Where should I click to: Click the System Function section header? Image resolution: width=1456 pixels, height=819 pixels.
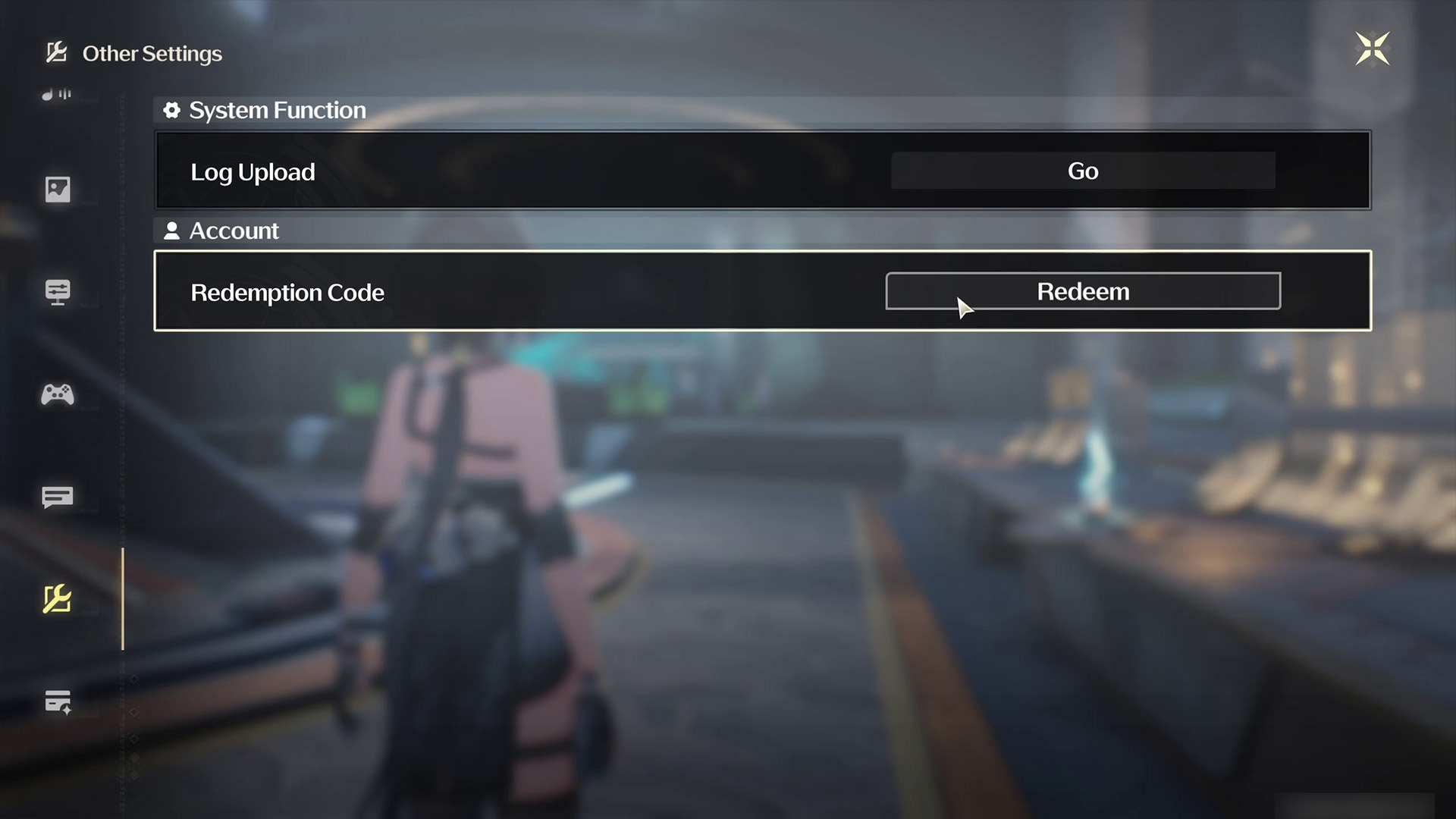point(277,110)
